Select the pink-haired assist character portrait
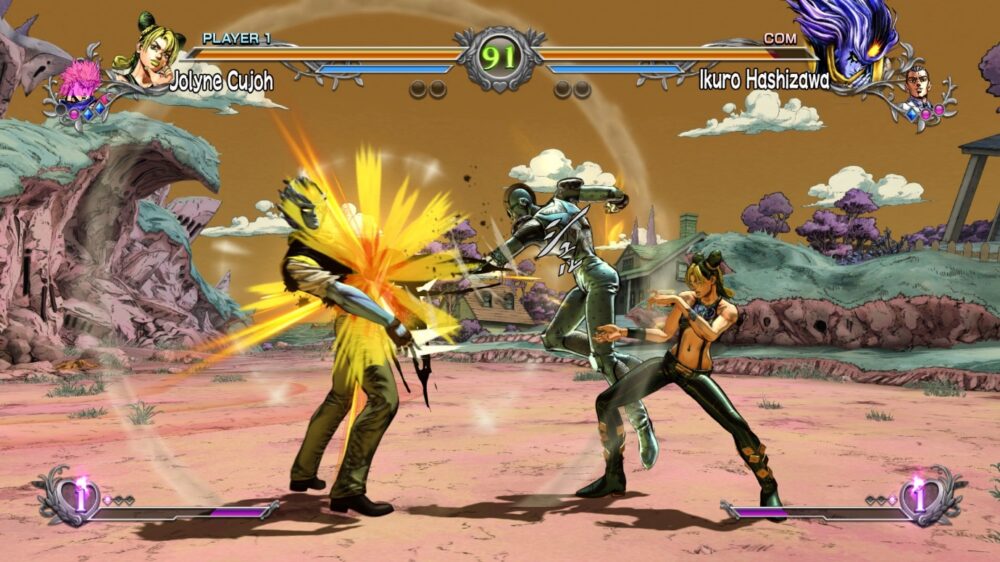Screen dimensions: 1000x562 click(x=79, y=82)
